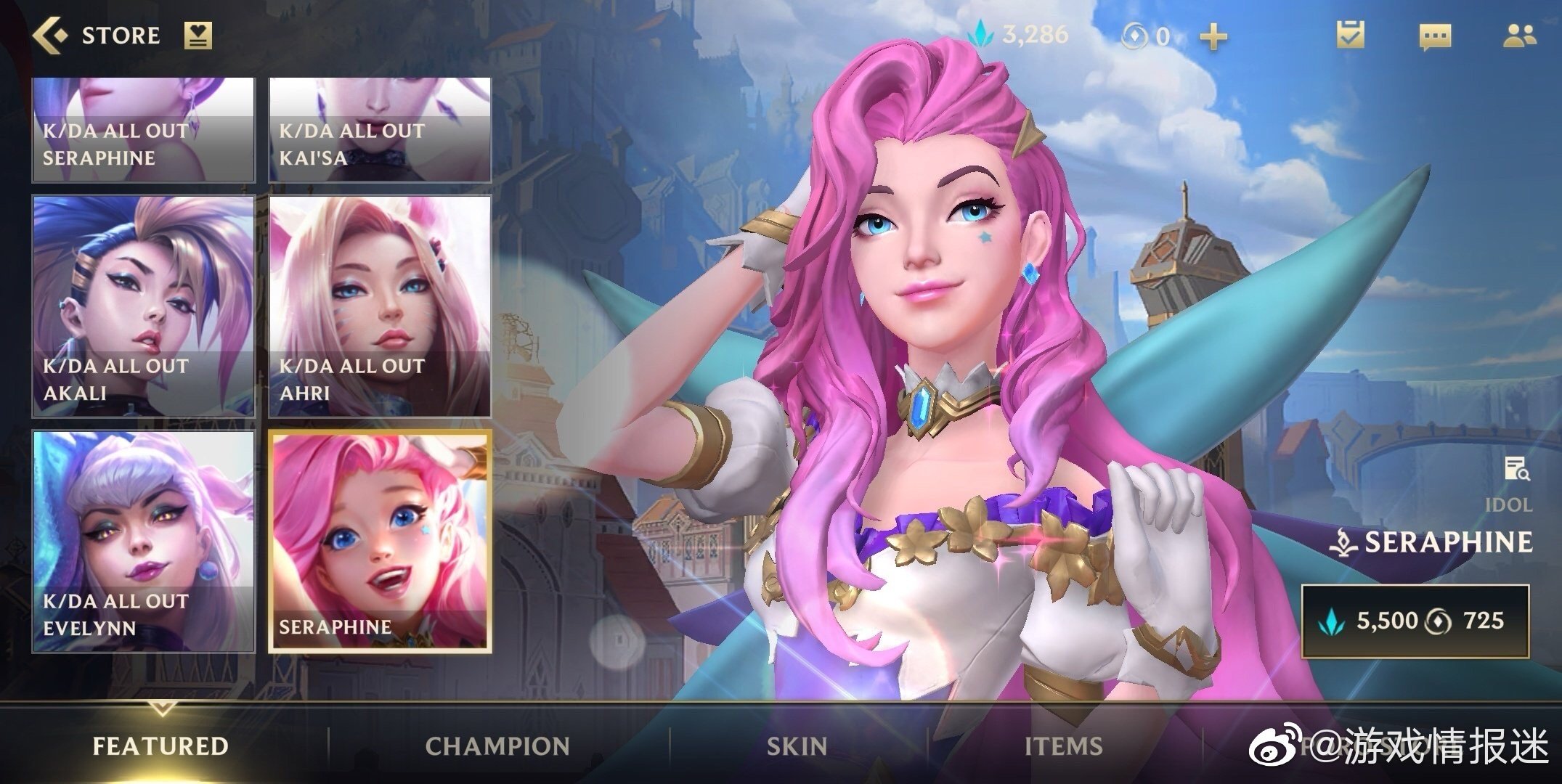Open the friends list icon
The width and height of the screenshot is (1562, 784).
1519,36
